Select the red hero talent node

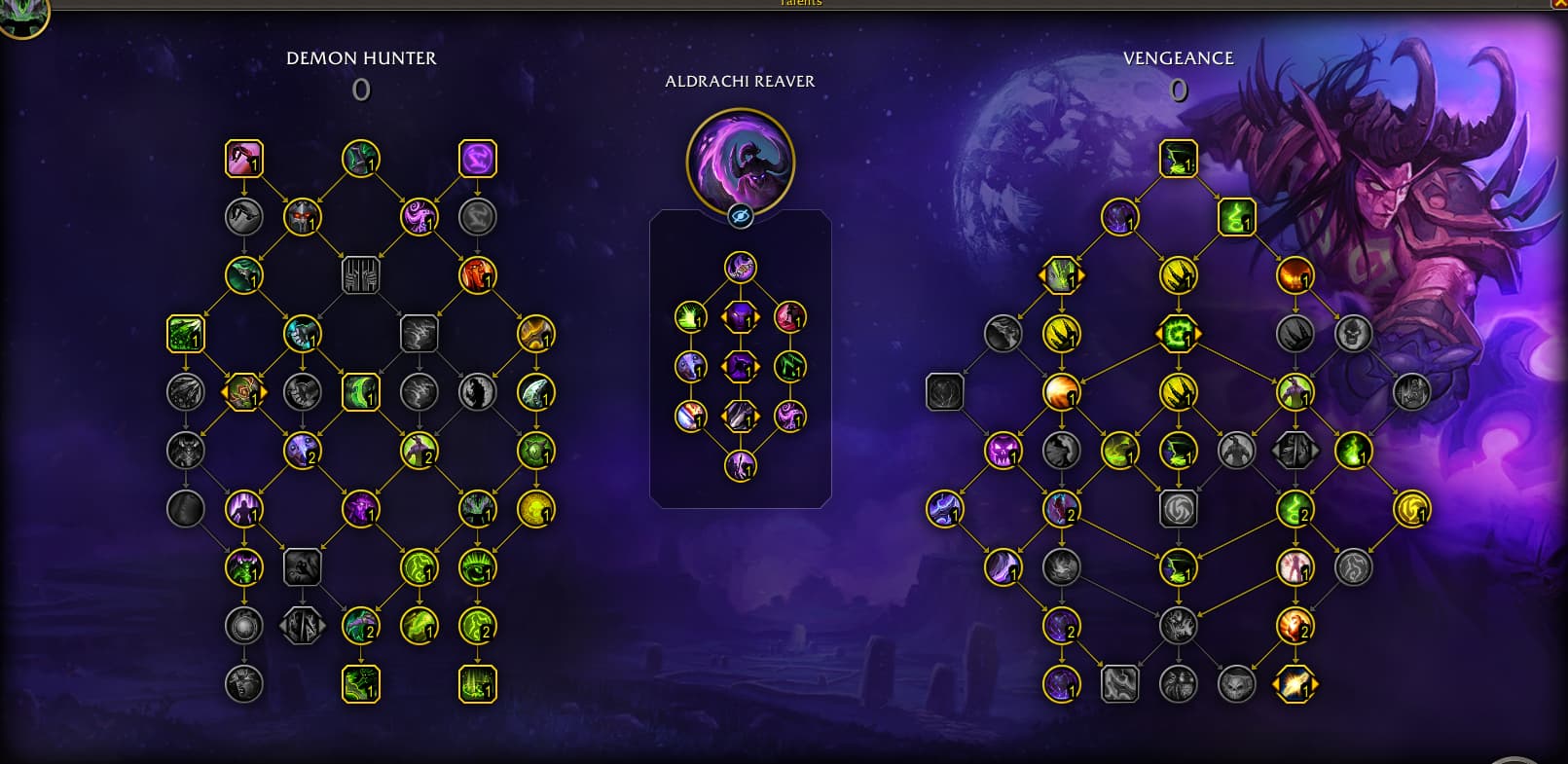coord(789,316)
